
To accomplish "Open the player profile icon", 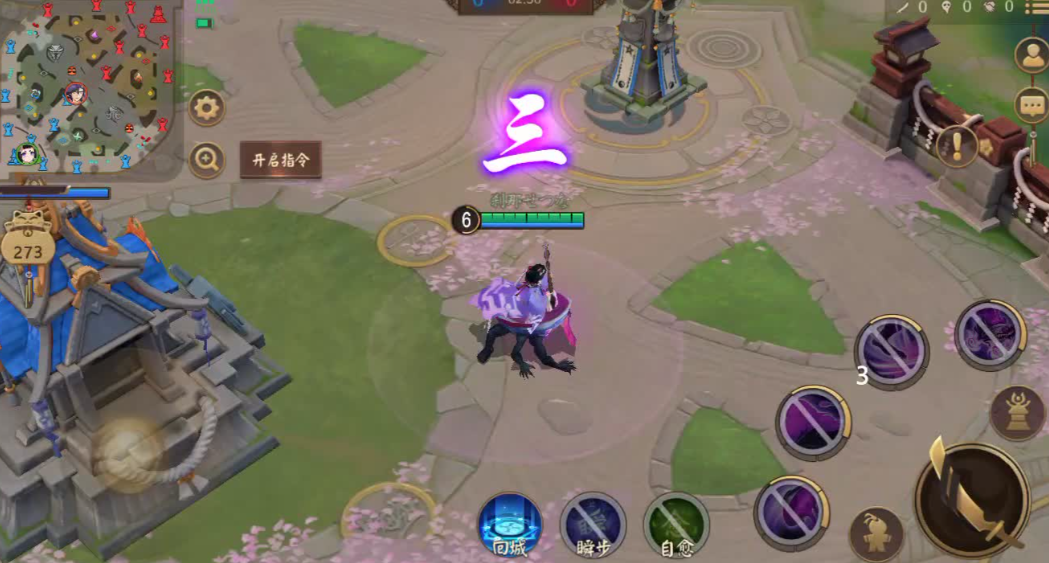I will (x=1031, y=55).
